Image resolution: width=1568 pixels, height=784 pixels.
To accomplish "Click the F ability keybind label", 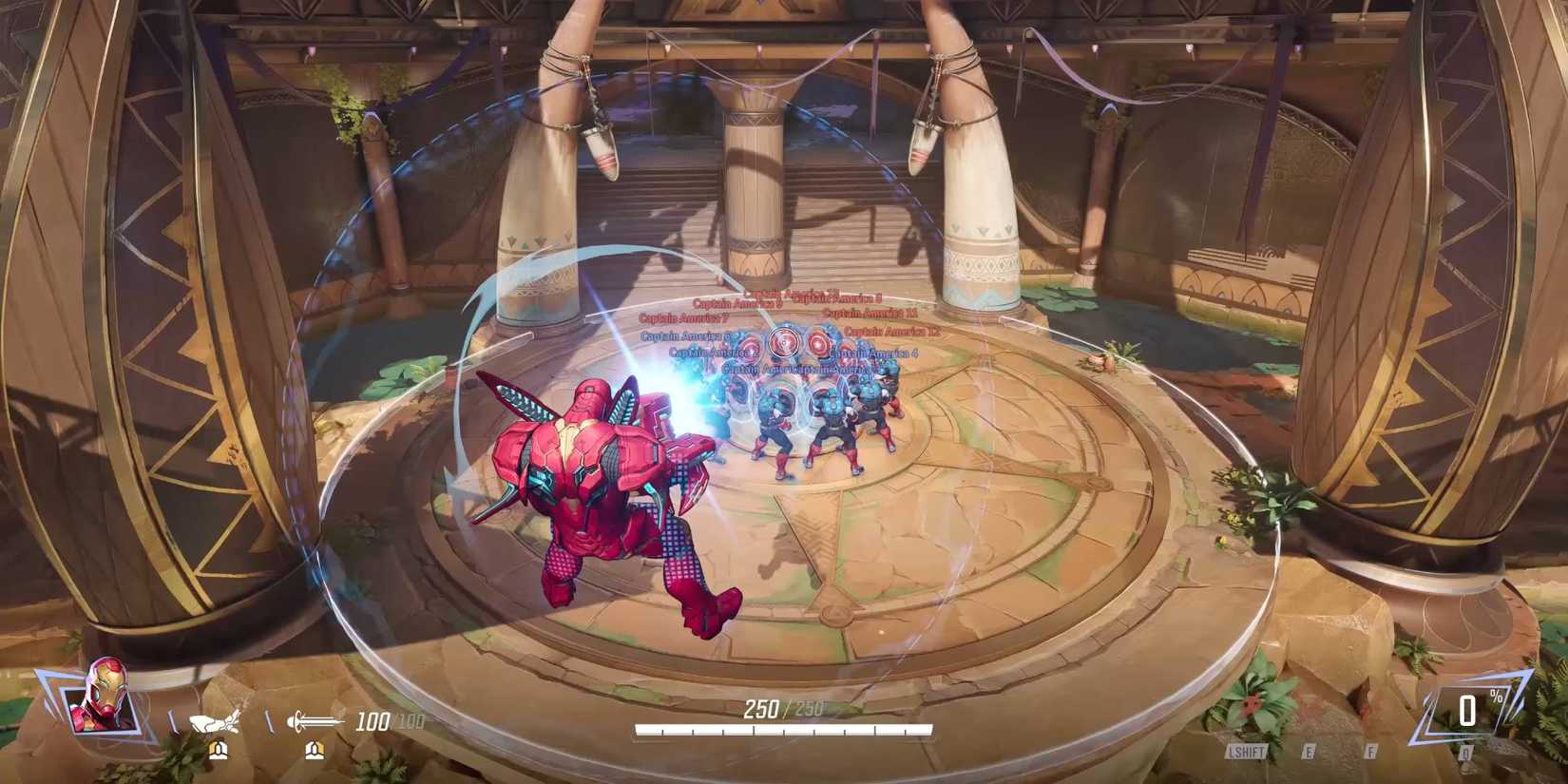I will pos(1371,752).
